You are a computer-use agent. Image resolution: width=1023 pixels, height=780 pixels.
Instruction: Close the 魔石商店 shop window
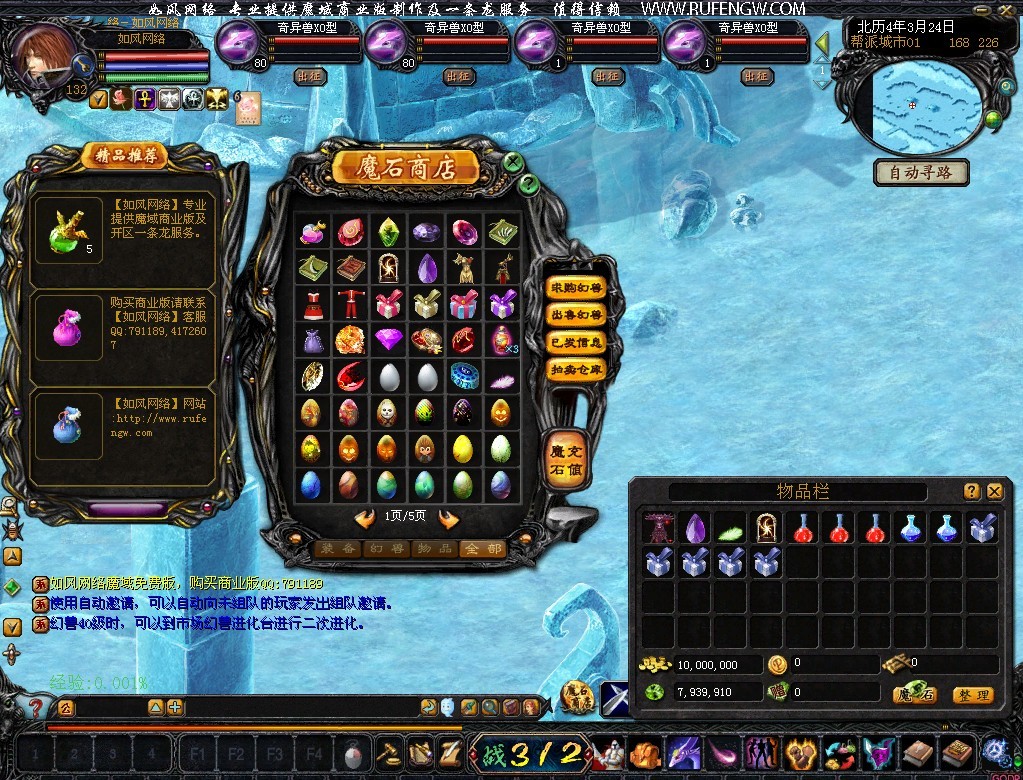[x=513, y=162]
